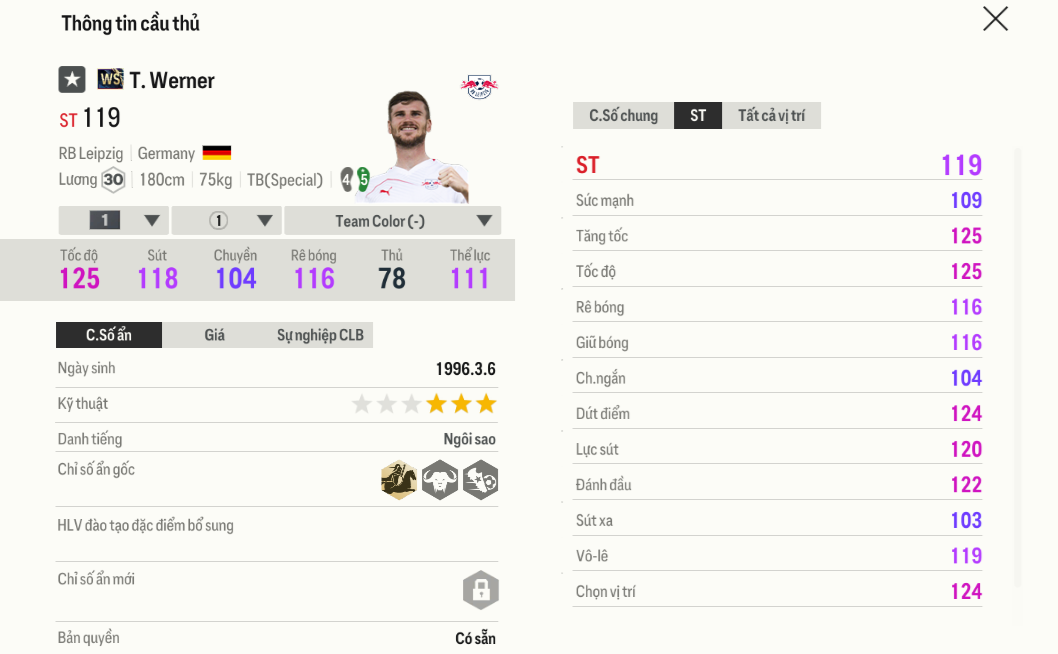The image size is (1058, 654).
Task: Open the upgrade level dropdown showing 1
Action: click(x=114, y=221)
